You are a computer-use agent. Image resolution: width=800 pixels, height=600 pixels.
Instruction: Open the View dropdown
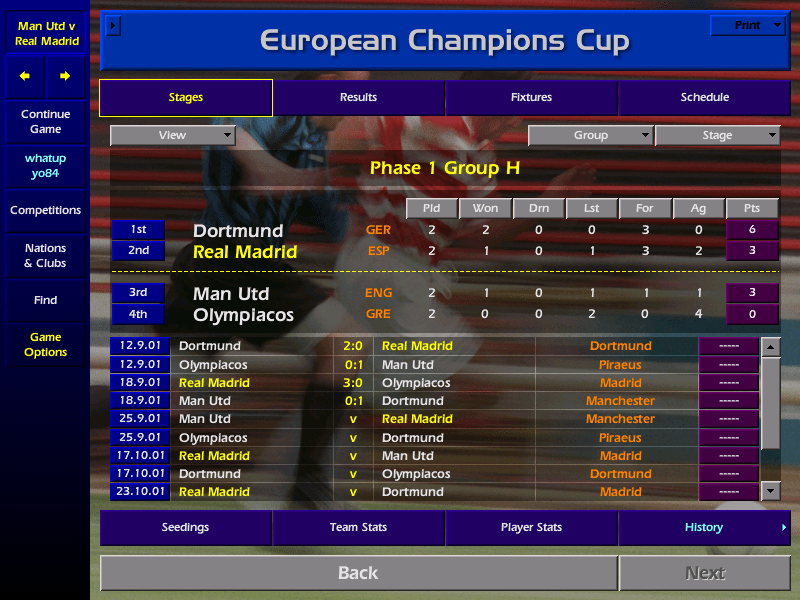(x=172, y=135)
